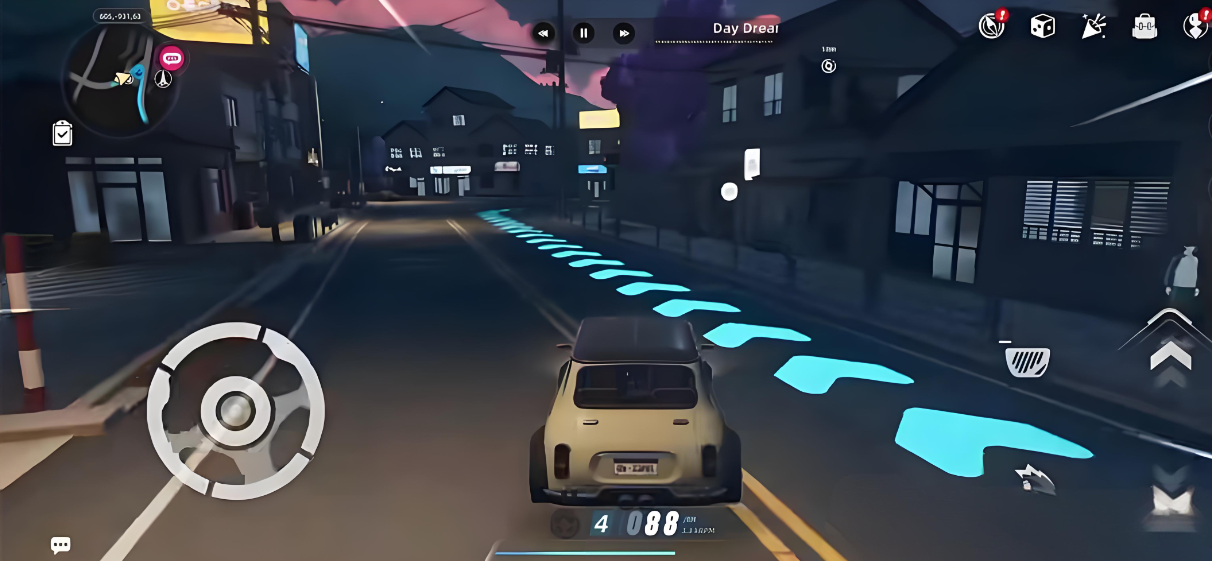Toggle the car headlight button
Image resolution: width=1212 pixels, height=561 pixels.
pos(1026,359)
